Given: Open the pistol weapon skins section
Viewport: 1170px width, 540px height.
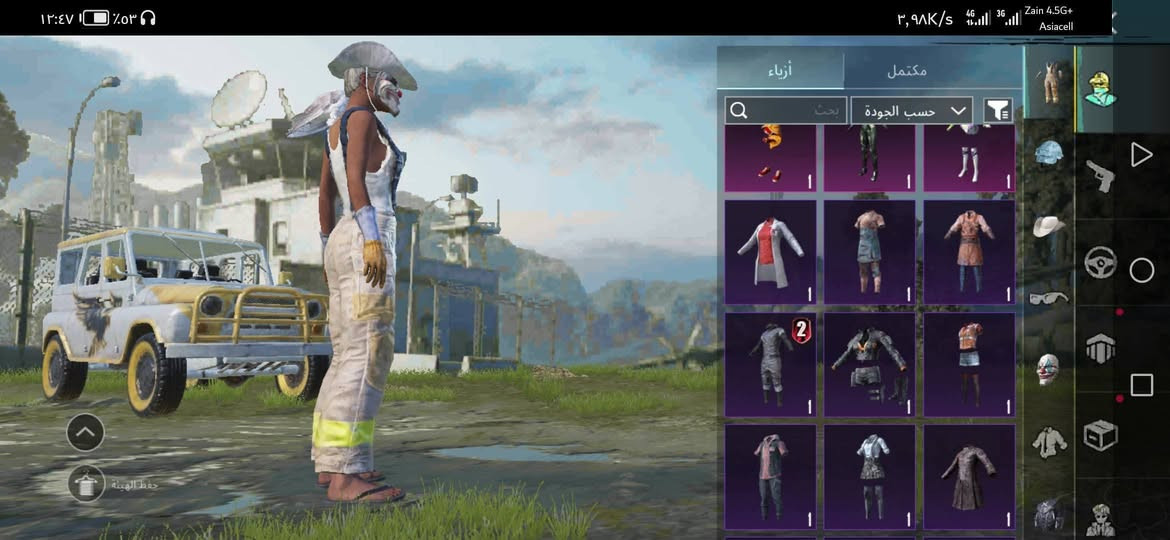Looking at the screenshot, I should pyautogui.click(x=1100, y=176).
